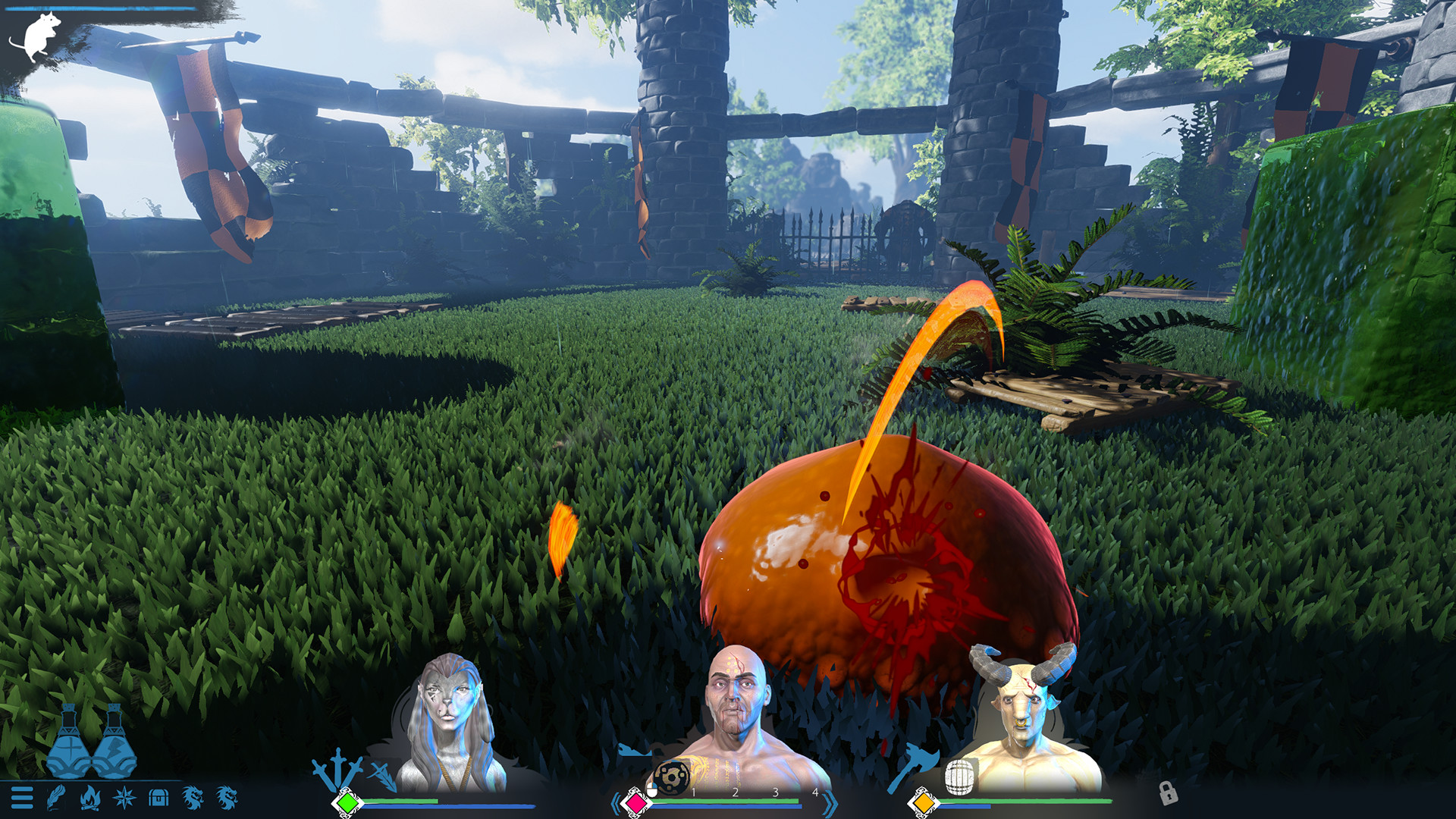Toggle the pink diamond status gem

point(635,802)
